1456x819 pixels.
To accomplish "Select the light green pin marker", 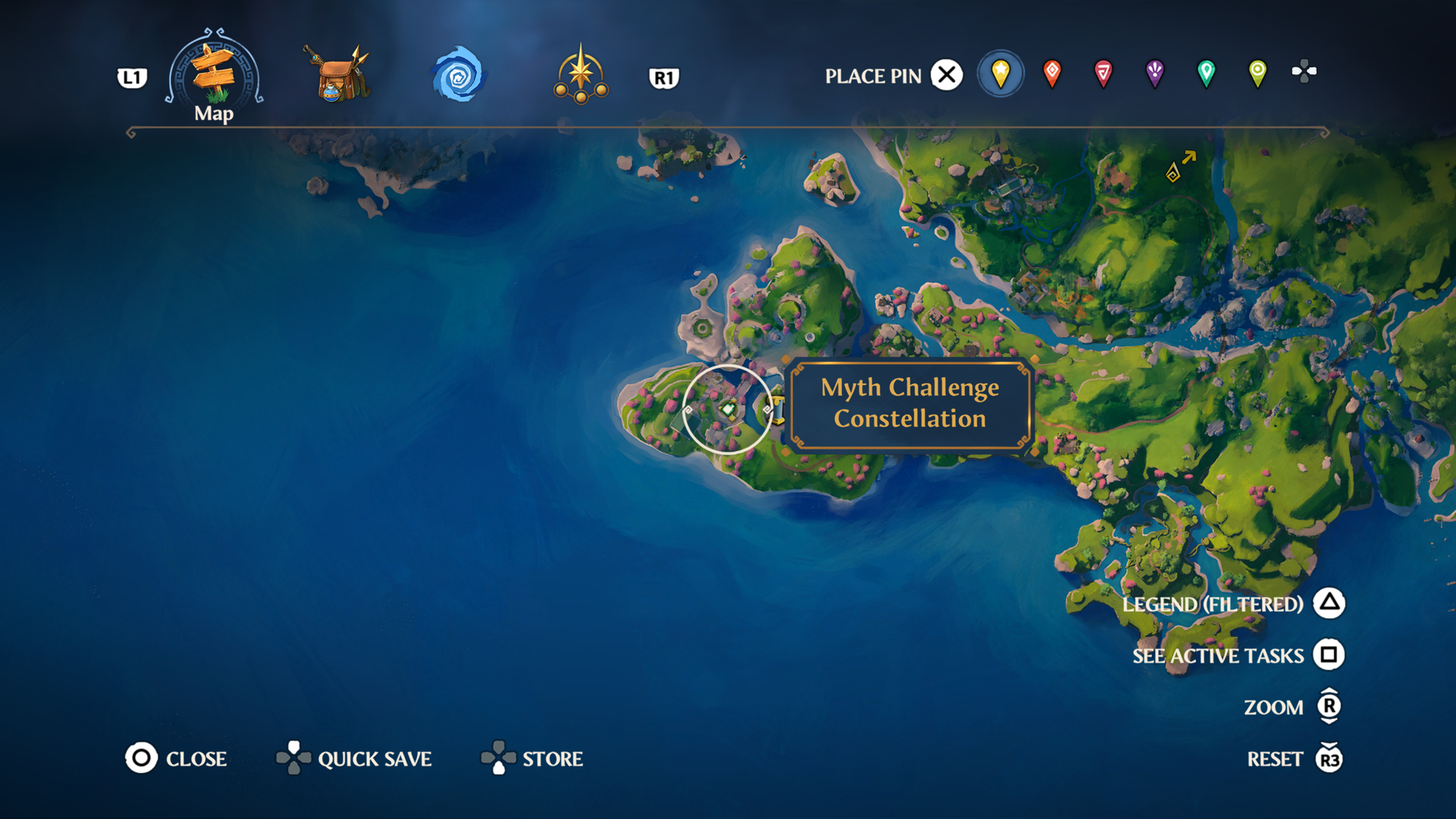I will coord(1256,74).
